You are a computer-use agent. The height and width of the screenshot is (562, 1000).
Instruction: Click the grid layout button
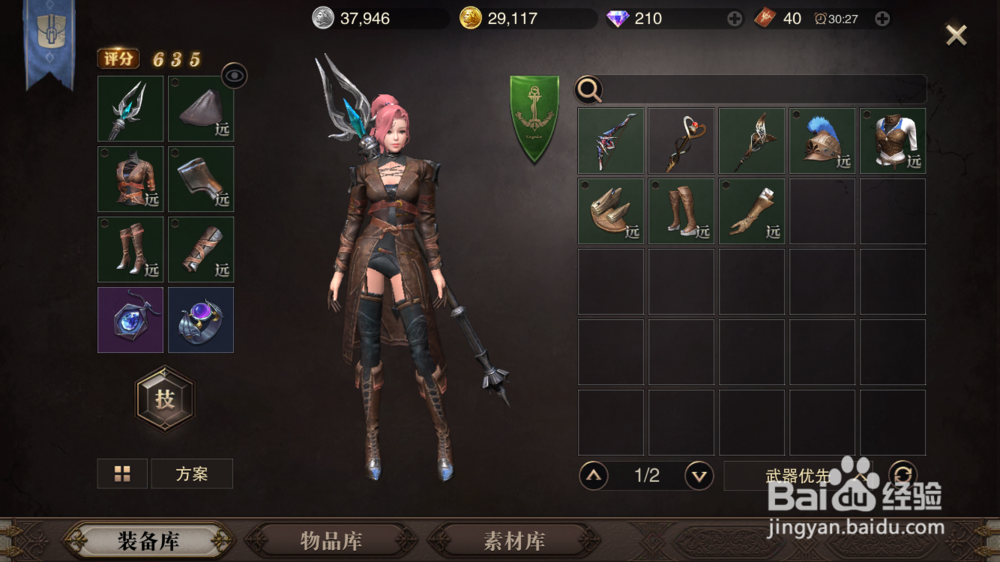(122, 474)
